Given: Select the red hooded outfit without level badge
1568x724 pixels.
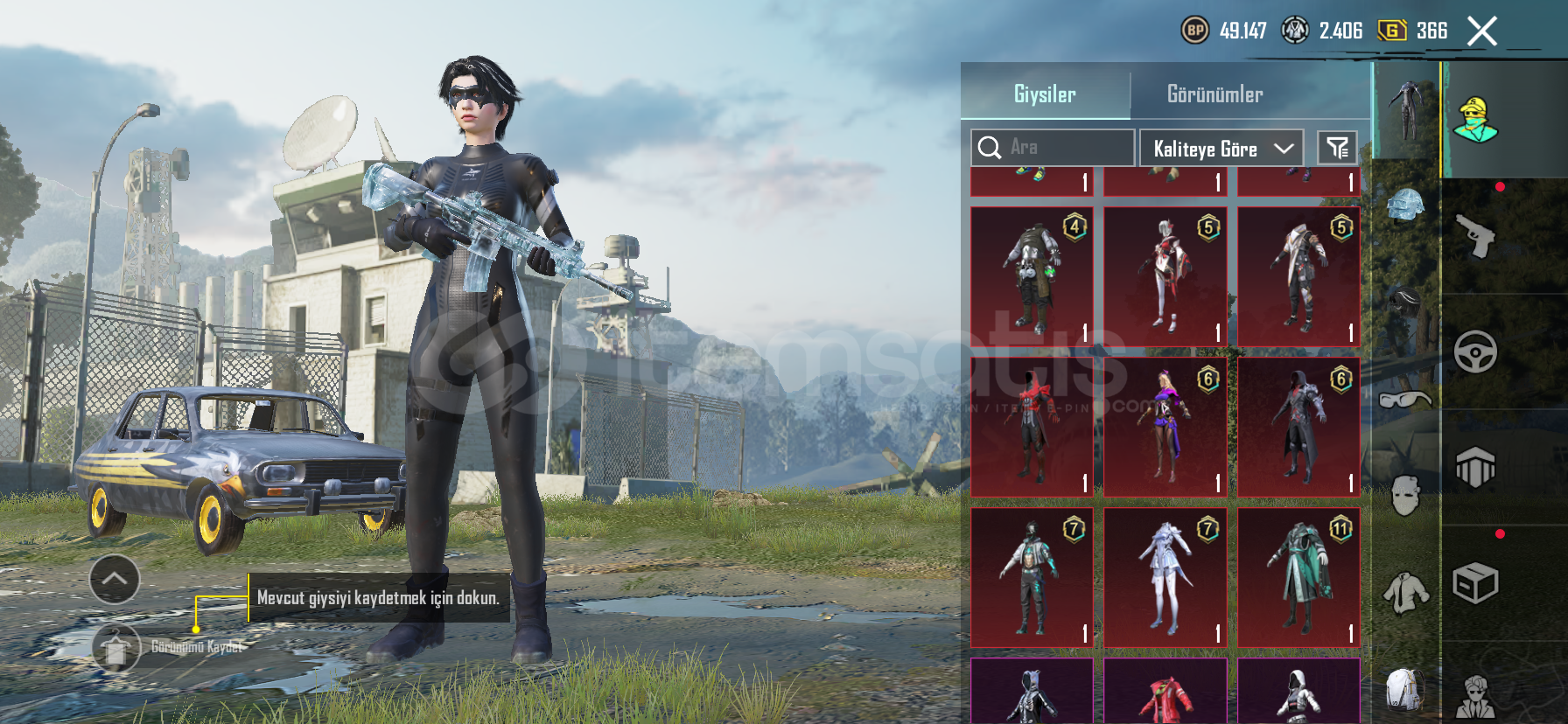Looking at the screenshot, I should coord(1032,427).
